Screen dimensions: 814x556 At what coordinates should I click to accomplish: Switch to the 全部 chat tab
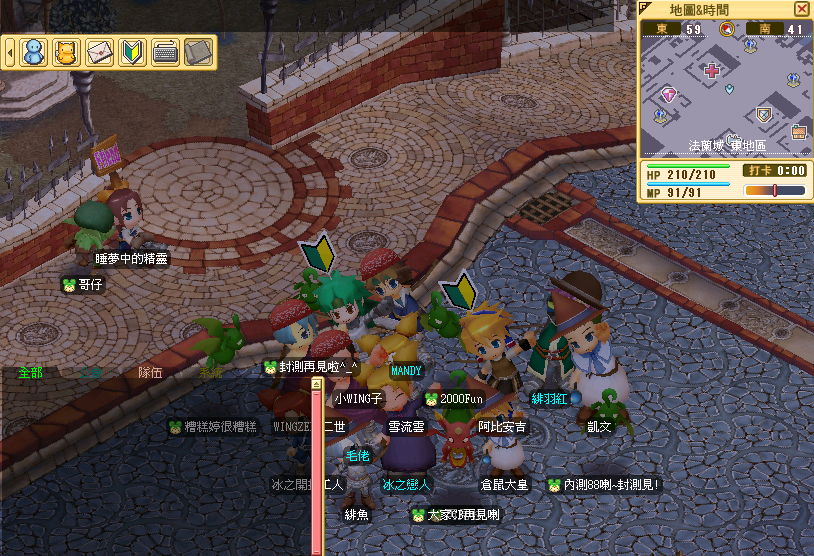(30, 373)
